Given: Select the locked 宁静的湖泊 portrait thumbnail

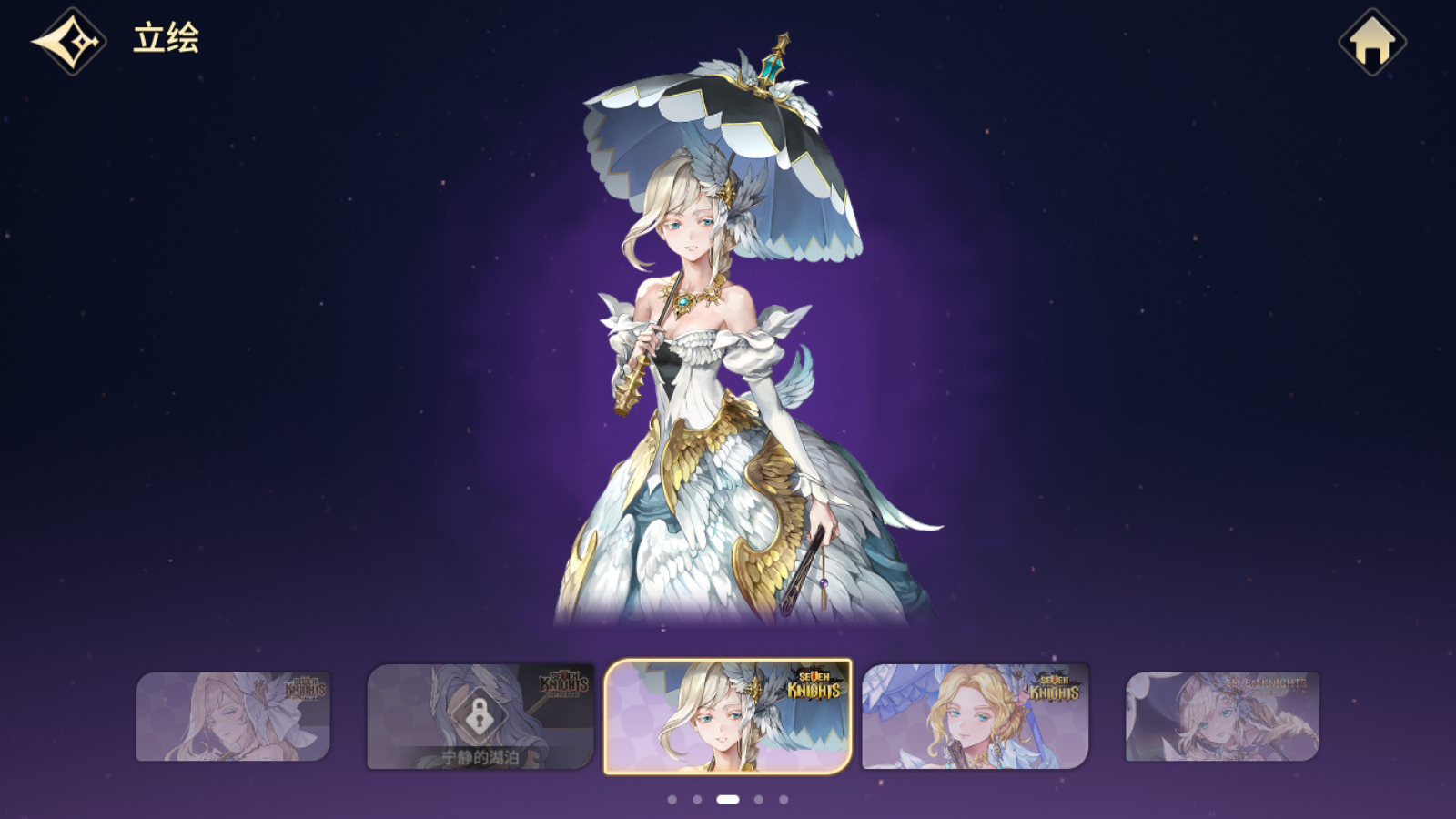Looking at the screenshot, I should click(x=480, y=717).
